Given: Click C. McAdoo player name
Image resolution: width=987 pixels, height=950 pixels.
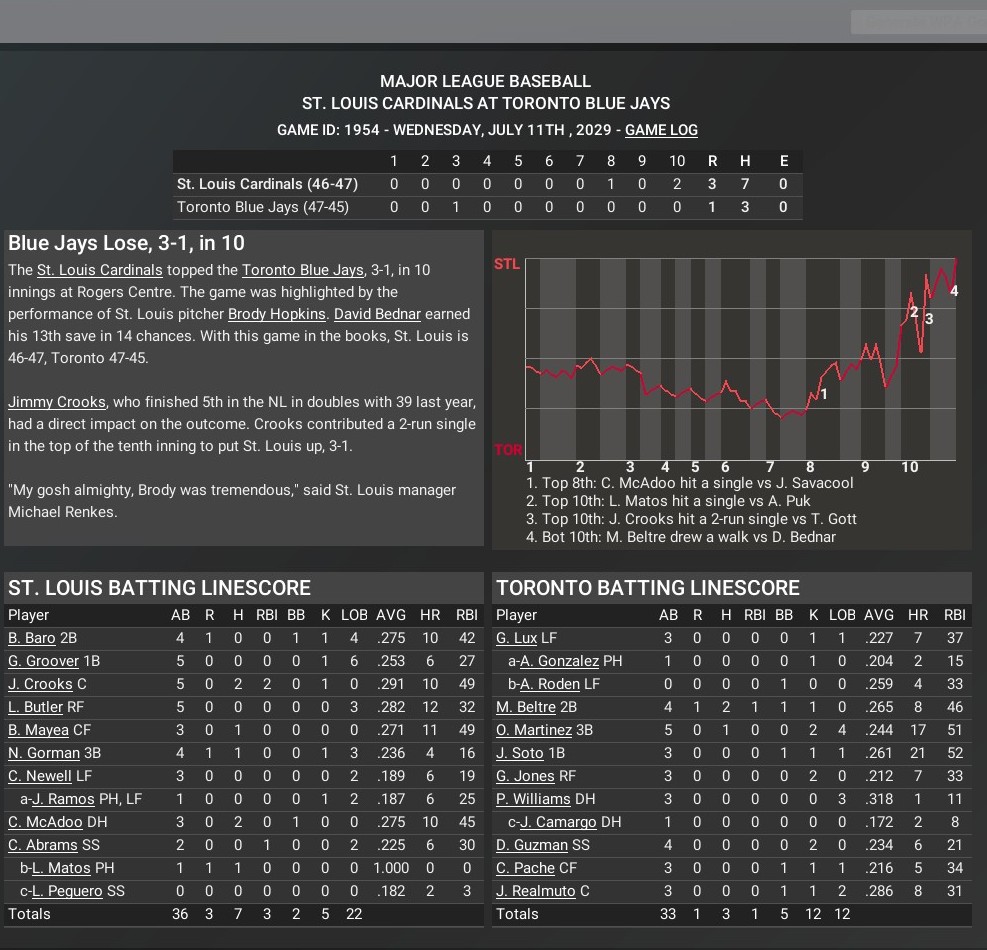Looking at the screenshot, I should (45, 822).
